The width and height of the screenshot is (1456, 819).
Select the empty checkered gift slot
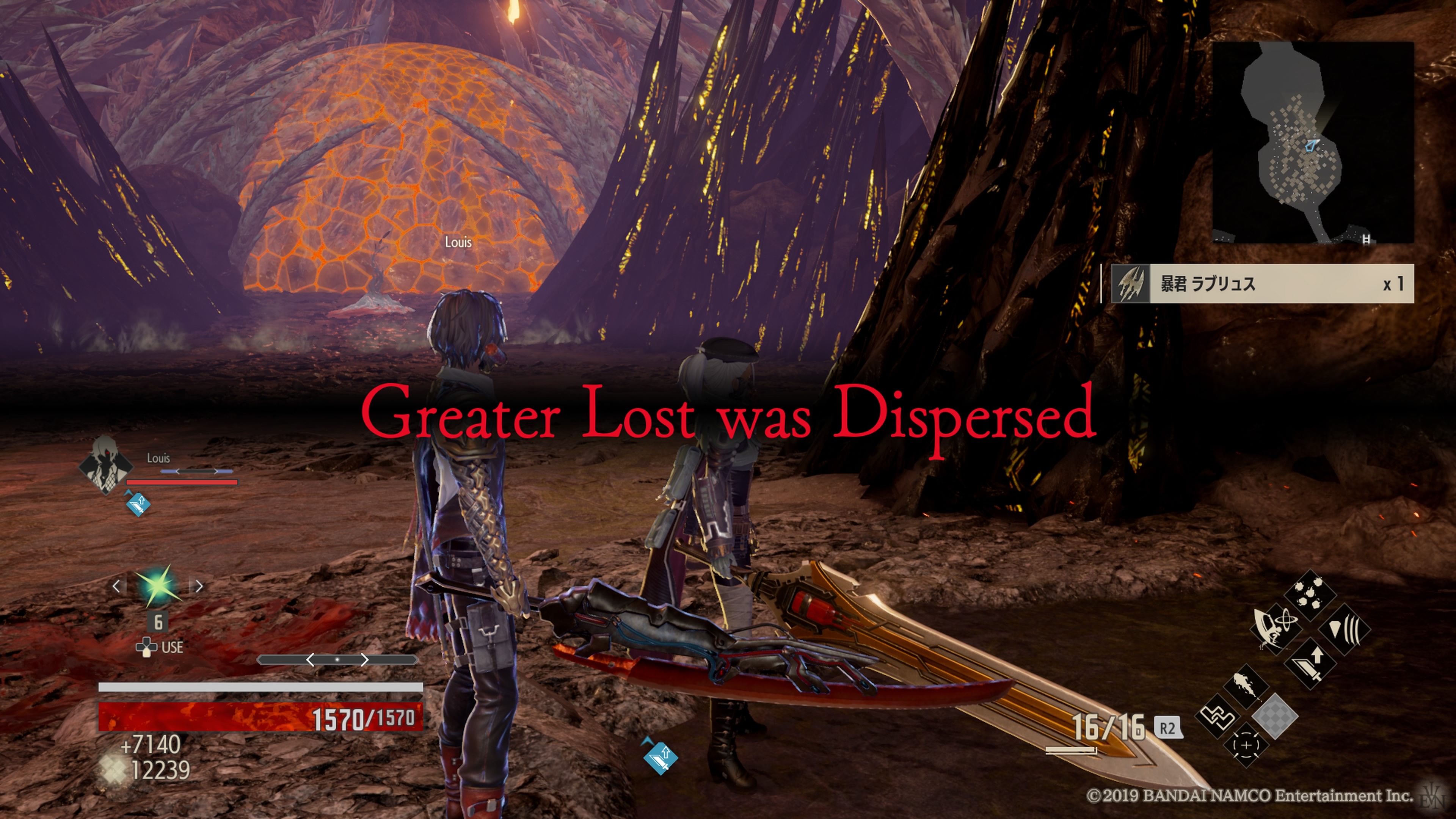[x=1275, y=716]
